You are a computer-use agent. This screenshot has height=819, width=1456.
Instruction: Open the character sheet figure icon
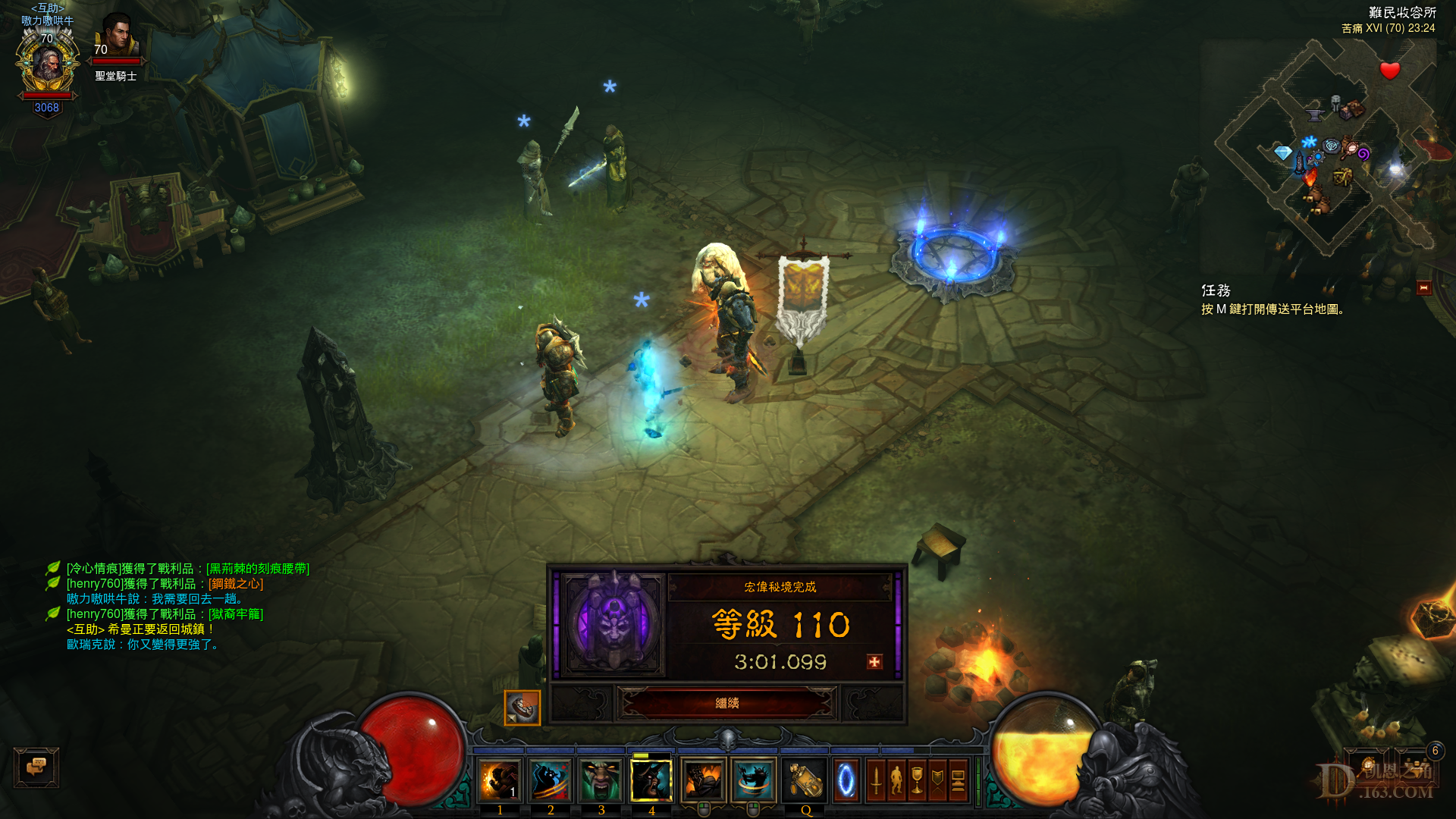[x=896, y=782]
